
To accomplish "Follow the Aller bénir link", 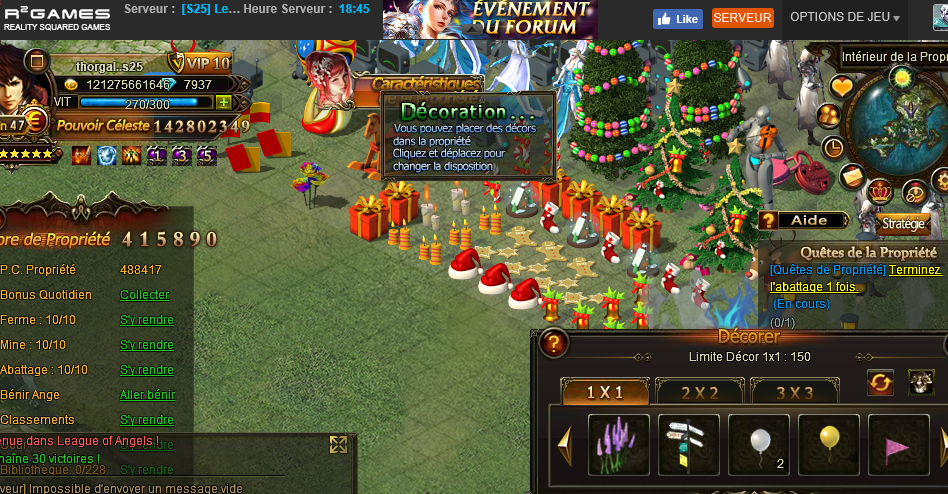I will [x=147, y=395].
